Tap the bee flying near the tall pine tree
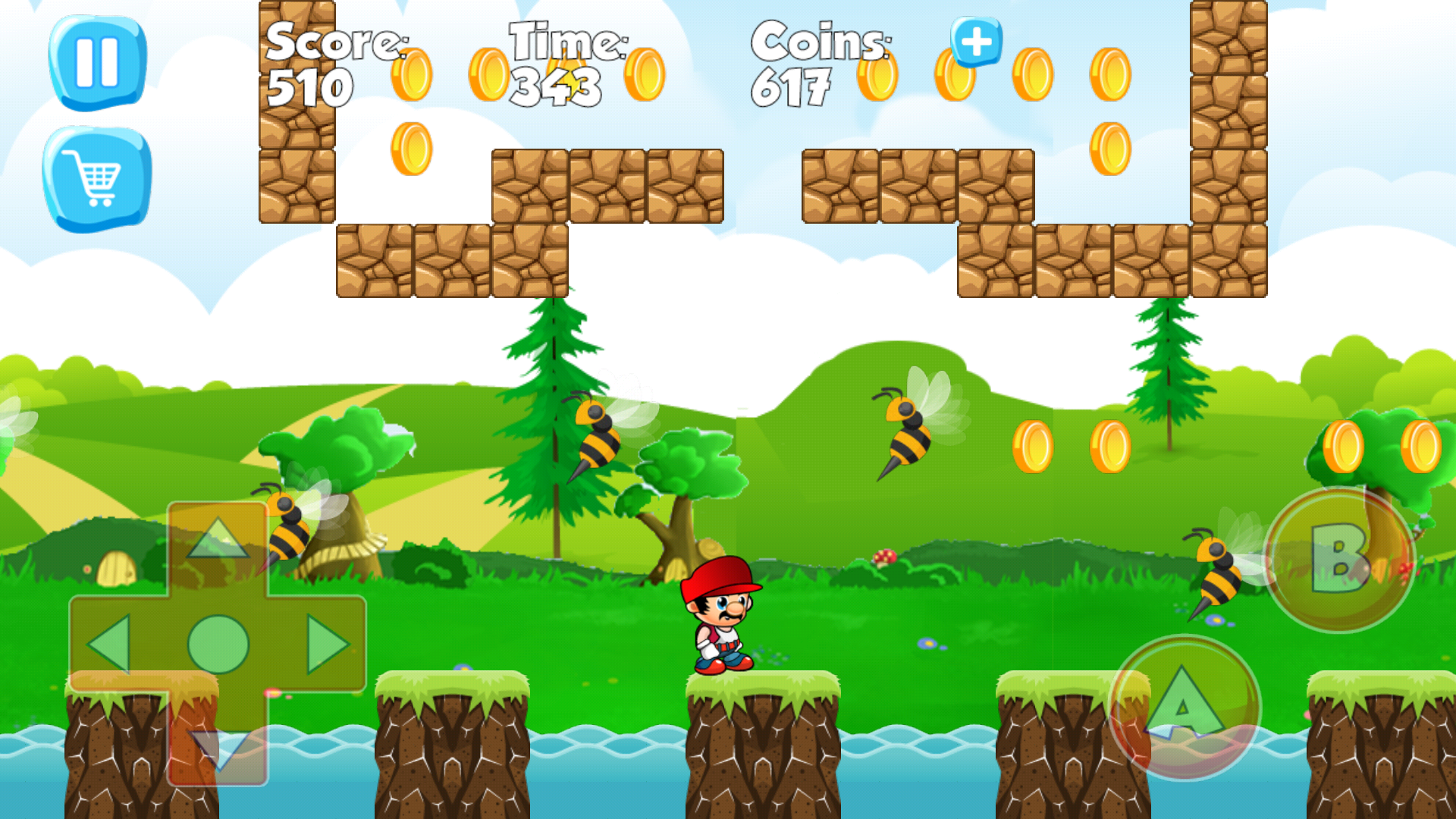1456x819 pixels. 595,432
